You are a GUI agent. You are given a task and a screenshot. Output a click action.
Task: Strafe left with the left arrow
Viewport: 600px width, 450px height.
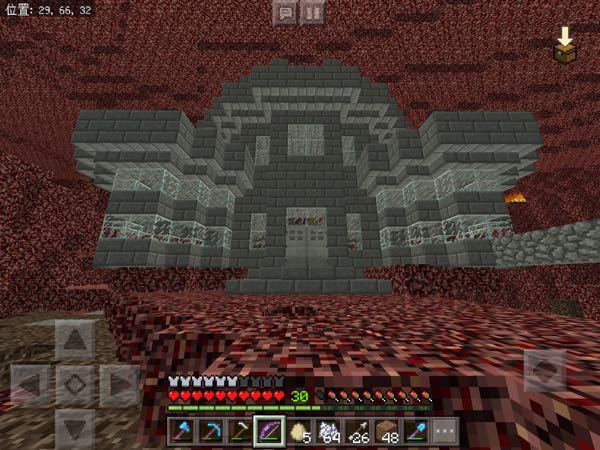32,383
